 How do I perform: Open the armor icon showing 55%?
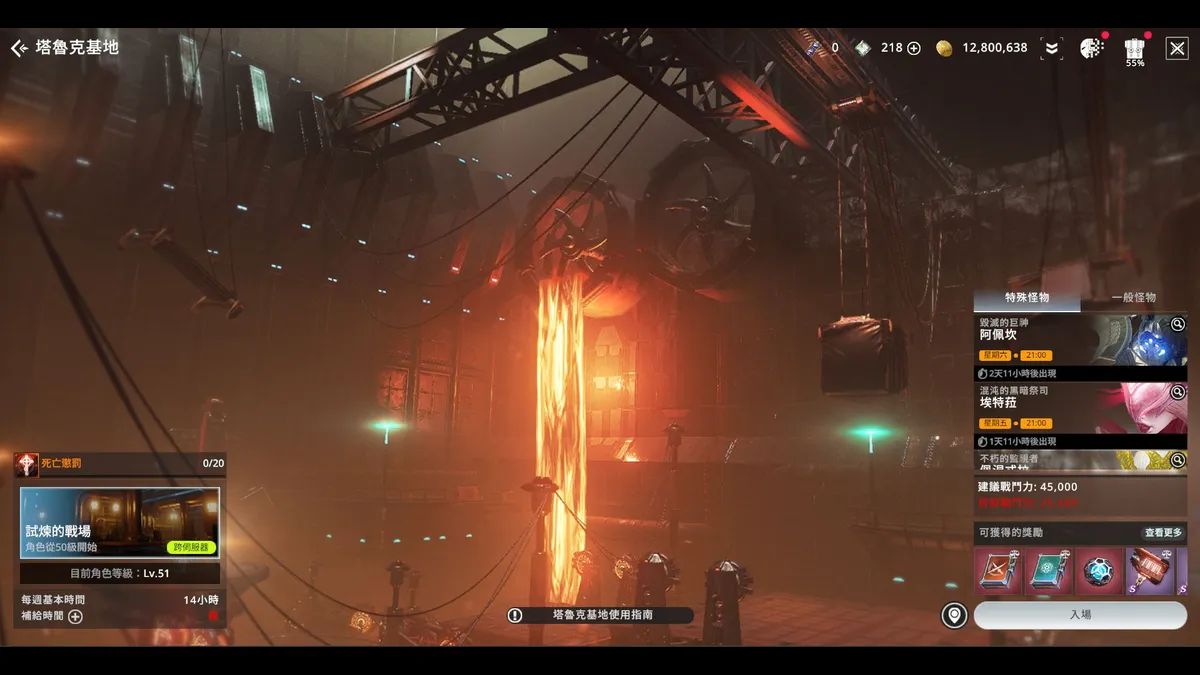coord(1134,48)
